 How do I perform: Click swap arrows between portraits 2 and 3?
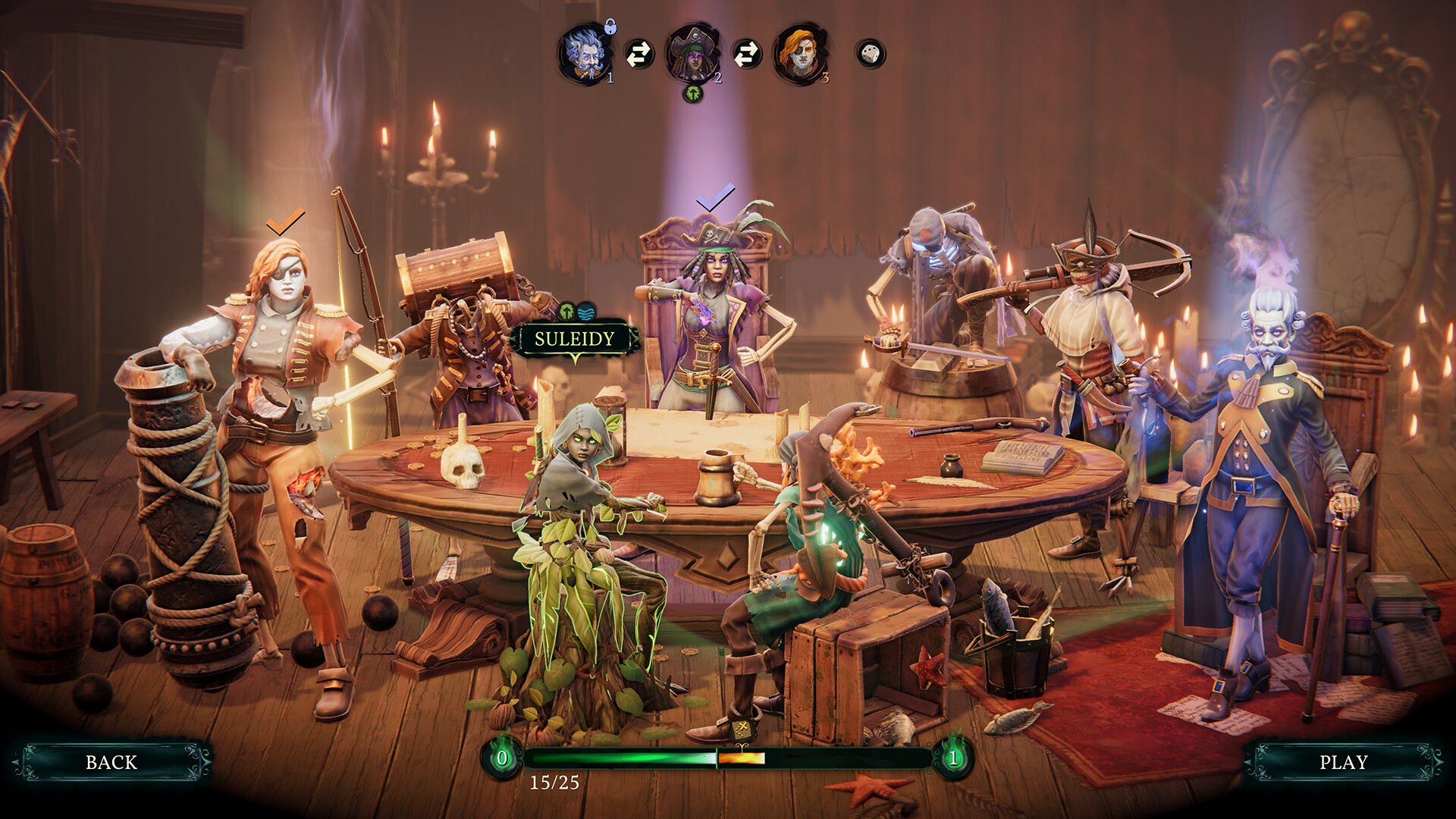pyautogui.click(x=746, y=53)
